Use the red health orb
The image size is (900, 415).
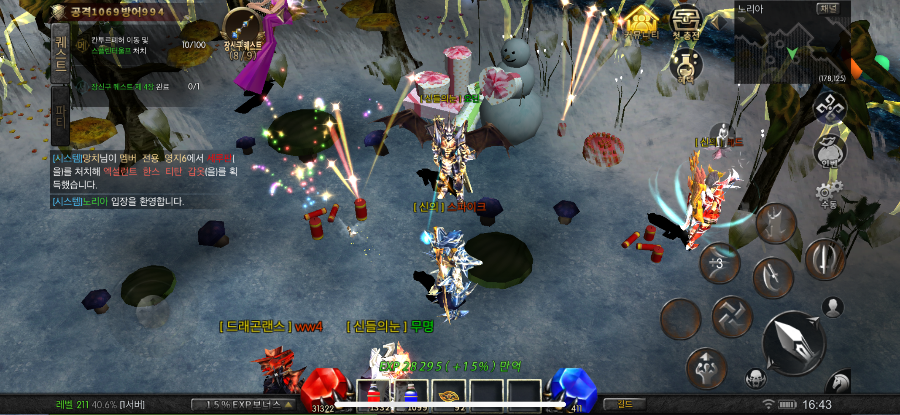[x=323, y=390]
